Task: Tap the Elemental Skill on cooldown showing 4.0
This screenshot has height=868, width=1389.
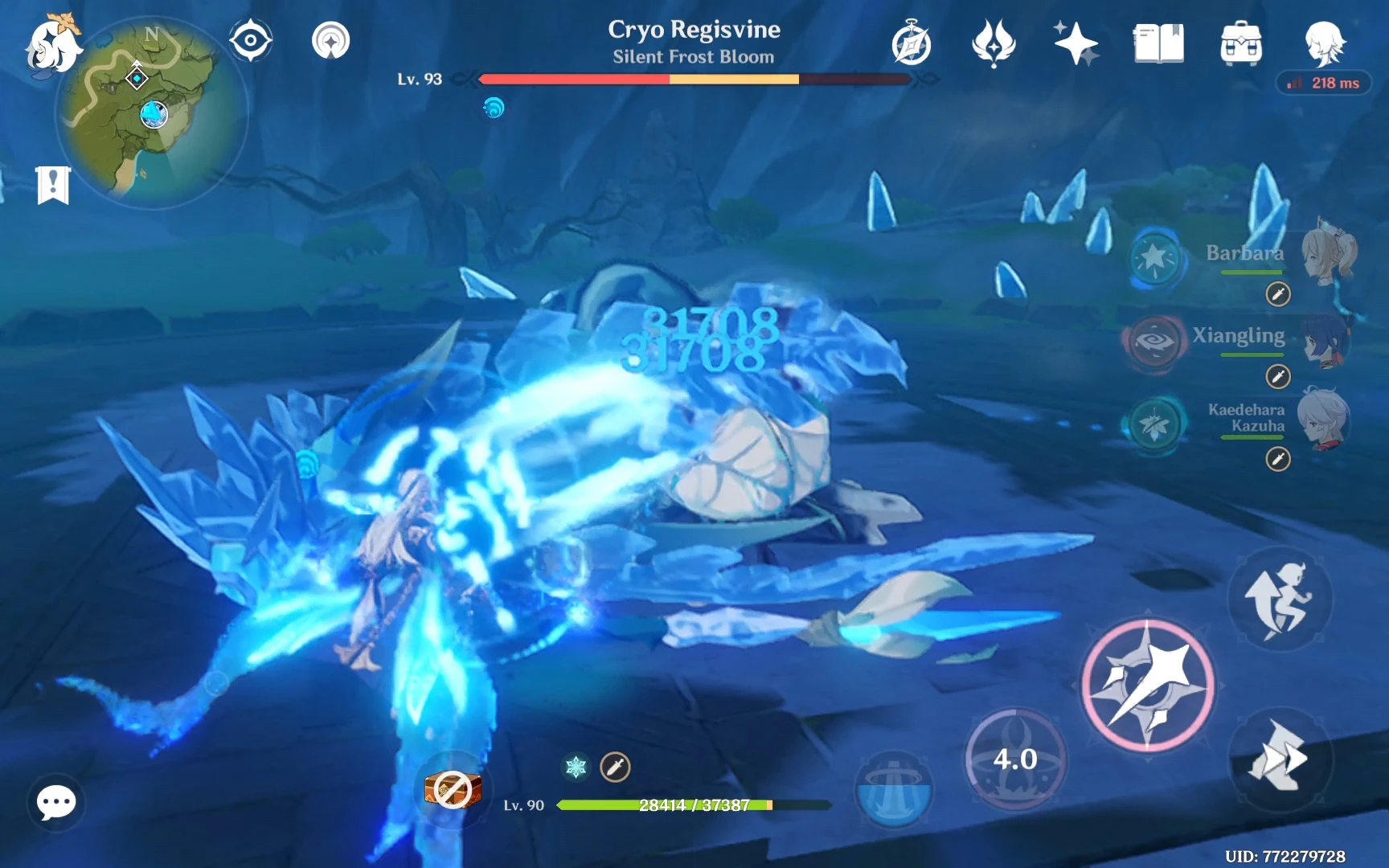Action: click(1014, 758)
